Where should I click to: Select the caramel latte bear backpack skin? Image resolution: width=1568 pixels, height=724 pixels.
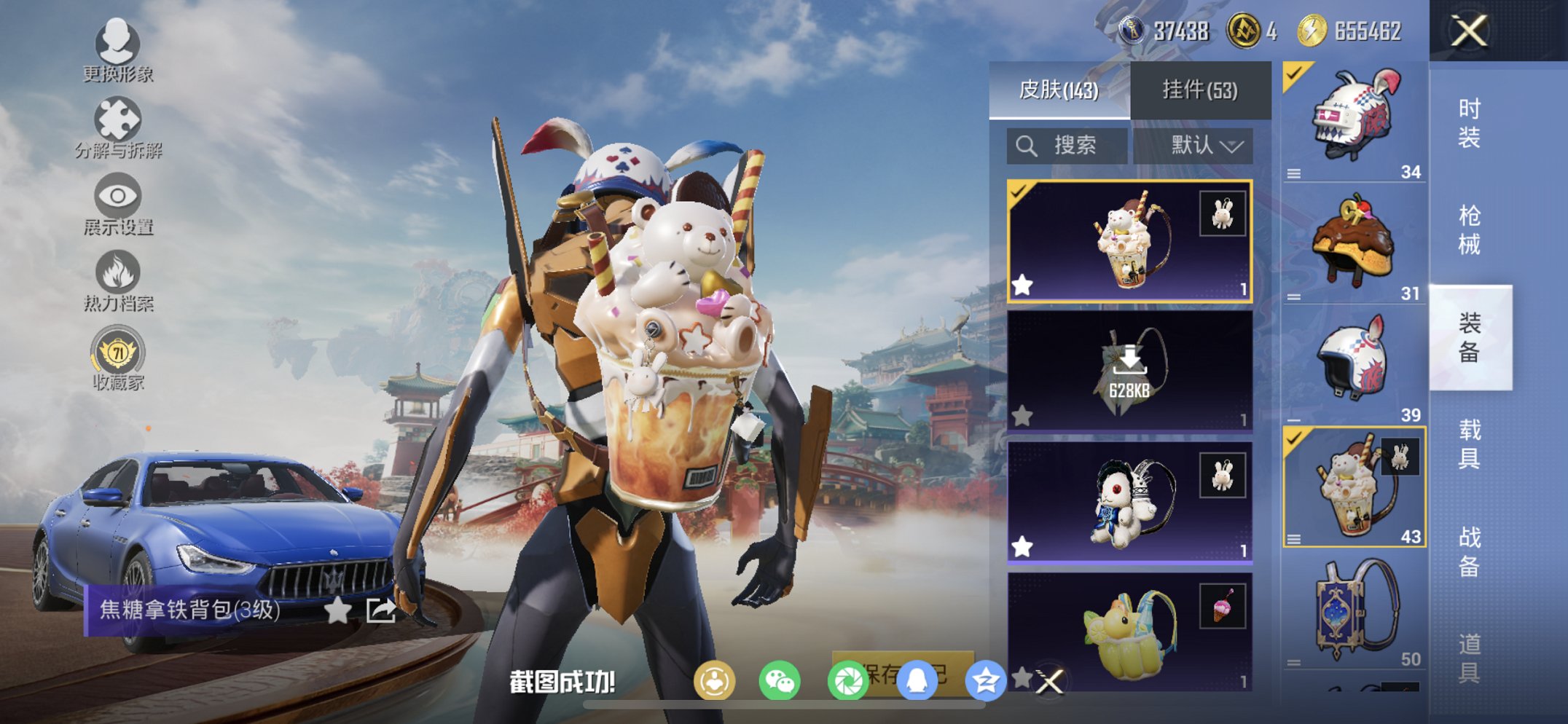1129,240
